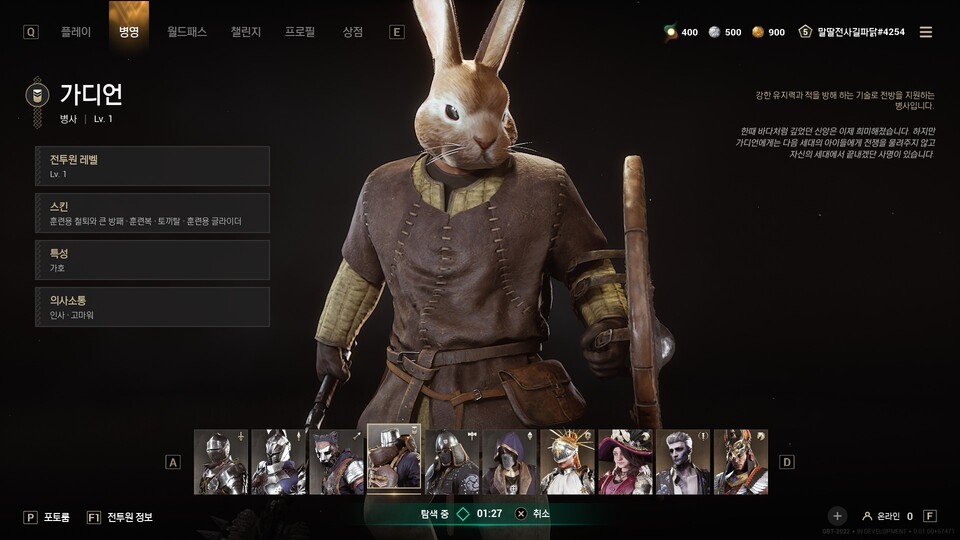This screenshot has width=960, height=540.
Task: Switch to the 상점 tab
Action: point(352,32)
